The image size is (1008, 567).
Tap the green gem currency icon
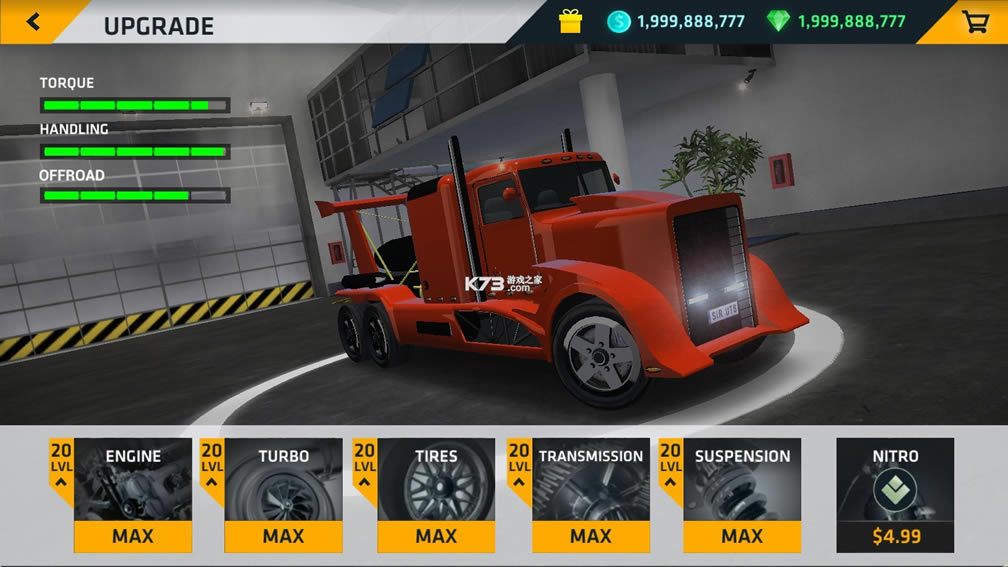pos(778,21)
